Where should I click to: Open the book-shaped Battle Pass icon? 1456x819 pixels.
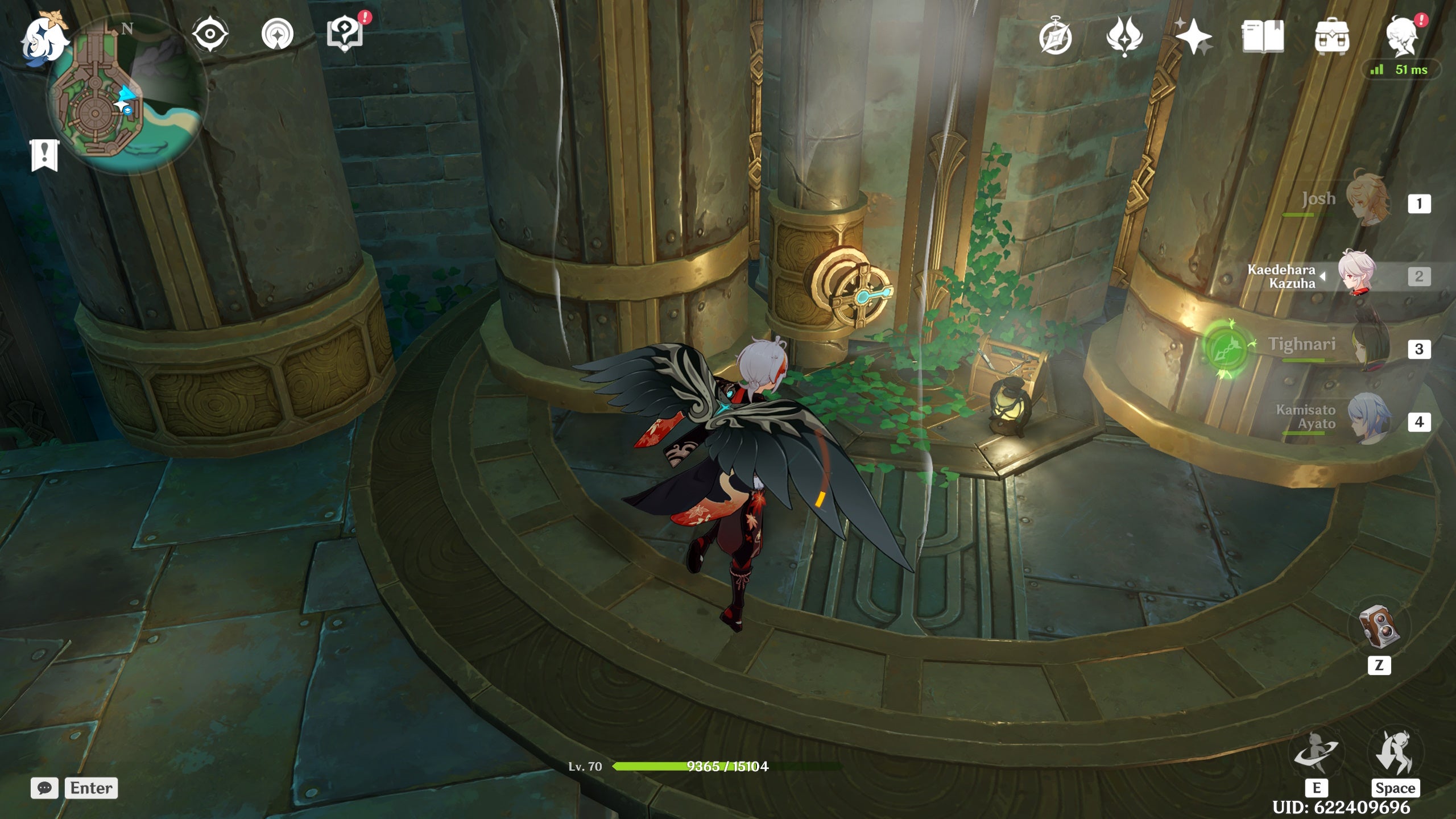1263,37
